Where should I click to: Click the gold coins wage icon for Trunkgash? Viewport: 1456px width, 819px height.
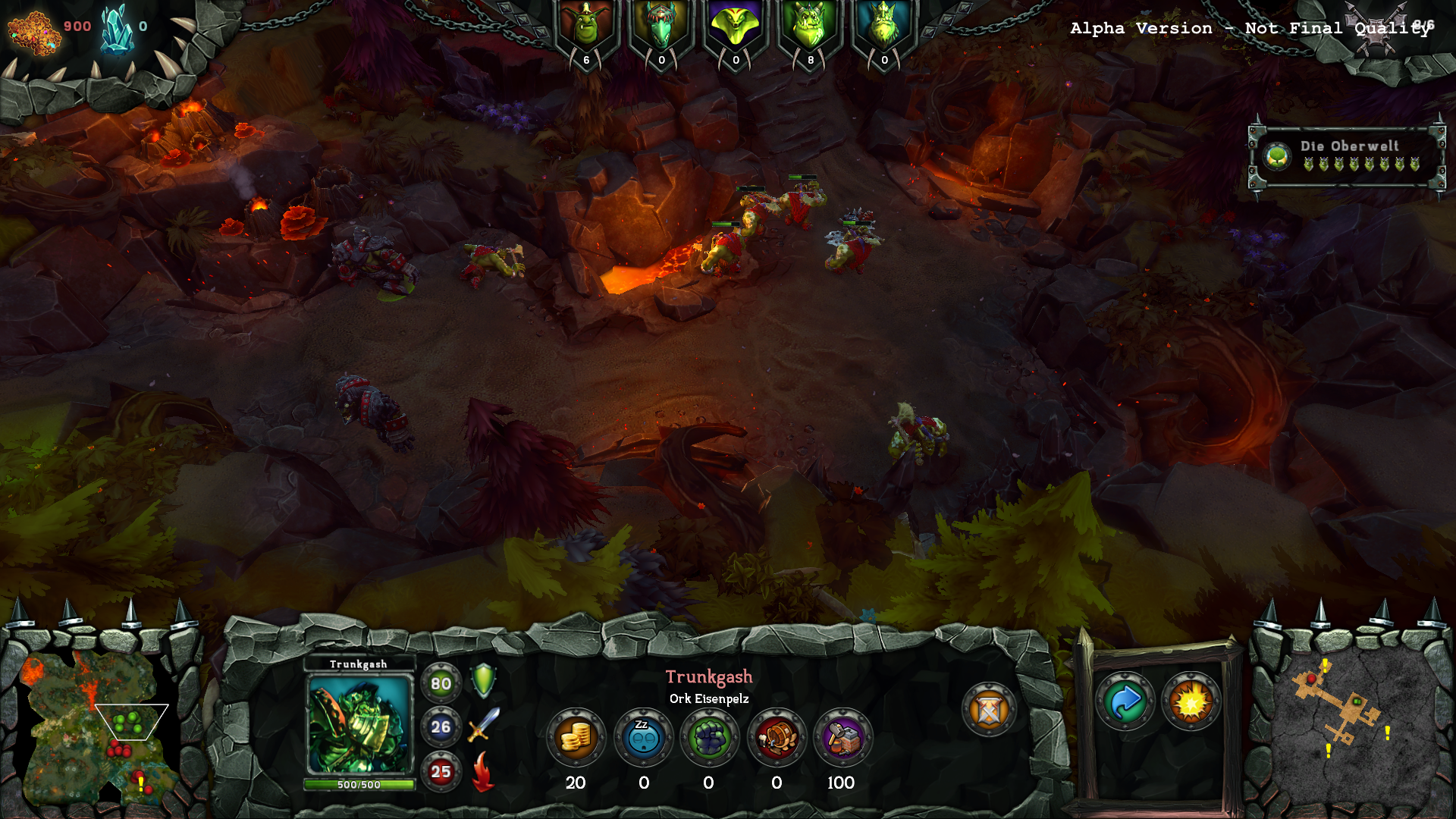(x=576, y=737)
